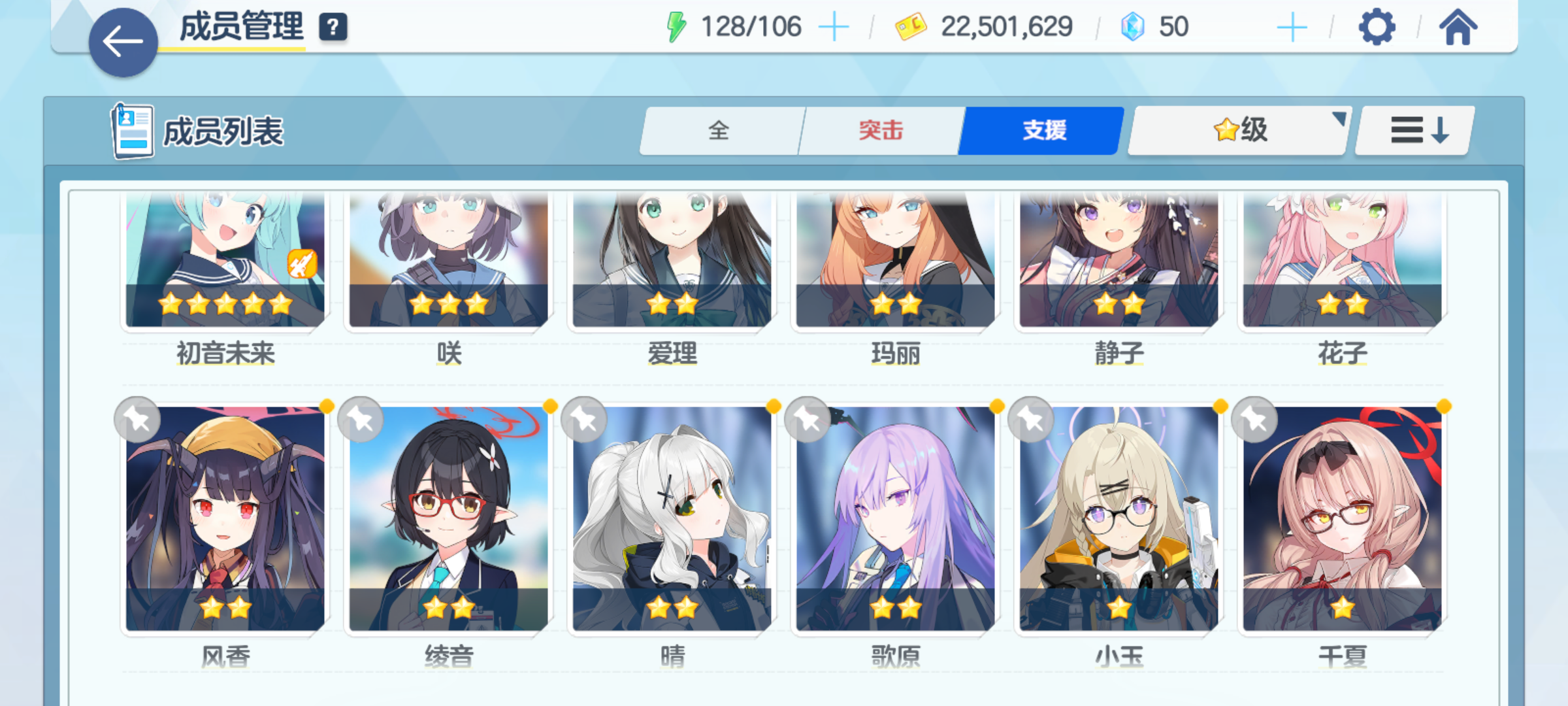Switch to the 全 tab
Screen dimensions: 1568x706
coord(721,131)
